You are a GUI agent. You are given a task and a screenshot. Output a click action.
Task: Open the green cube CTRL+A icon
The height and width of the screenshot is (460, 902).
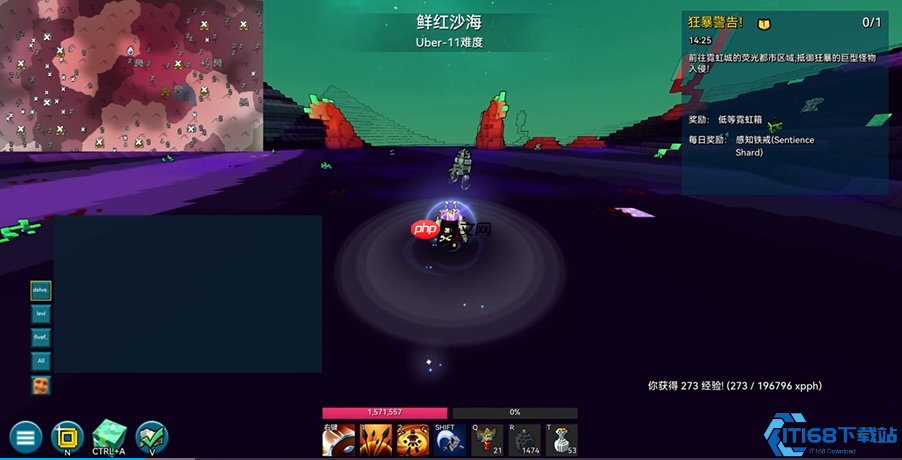(x=109, y=436)
